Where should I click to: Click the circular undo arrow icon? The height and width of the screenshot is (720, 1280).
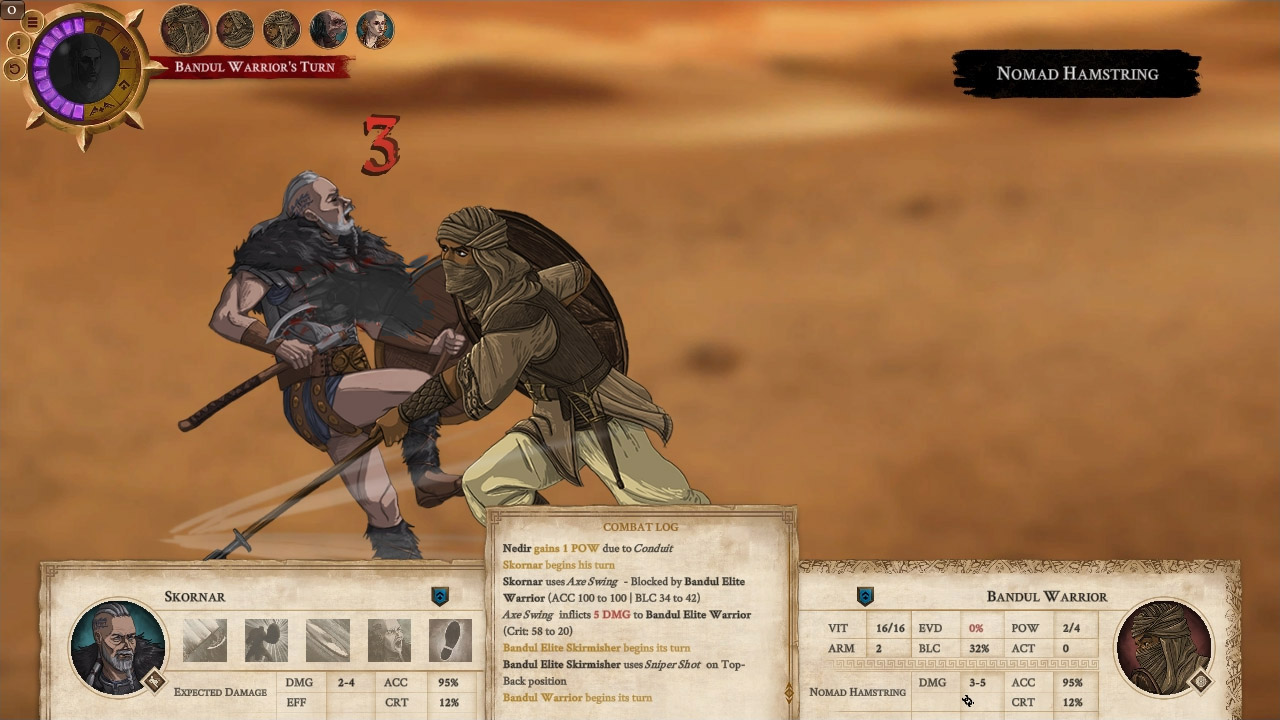coord(15,68)
